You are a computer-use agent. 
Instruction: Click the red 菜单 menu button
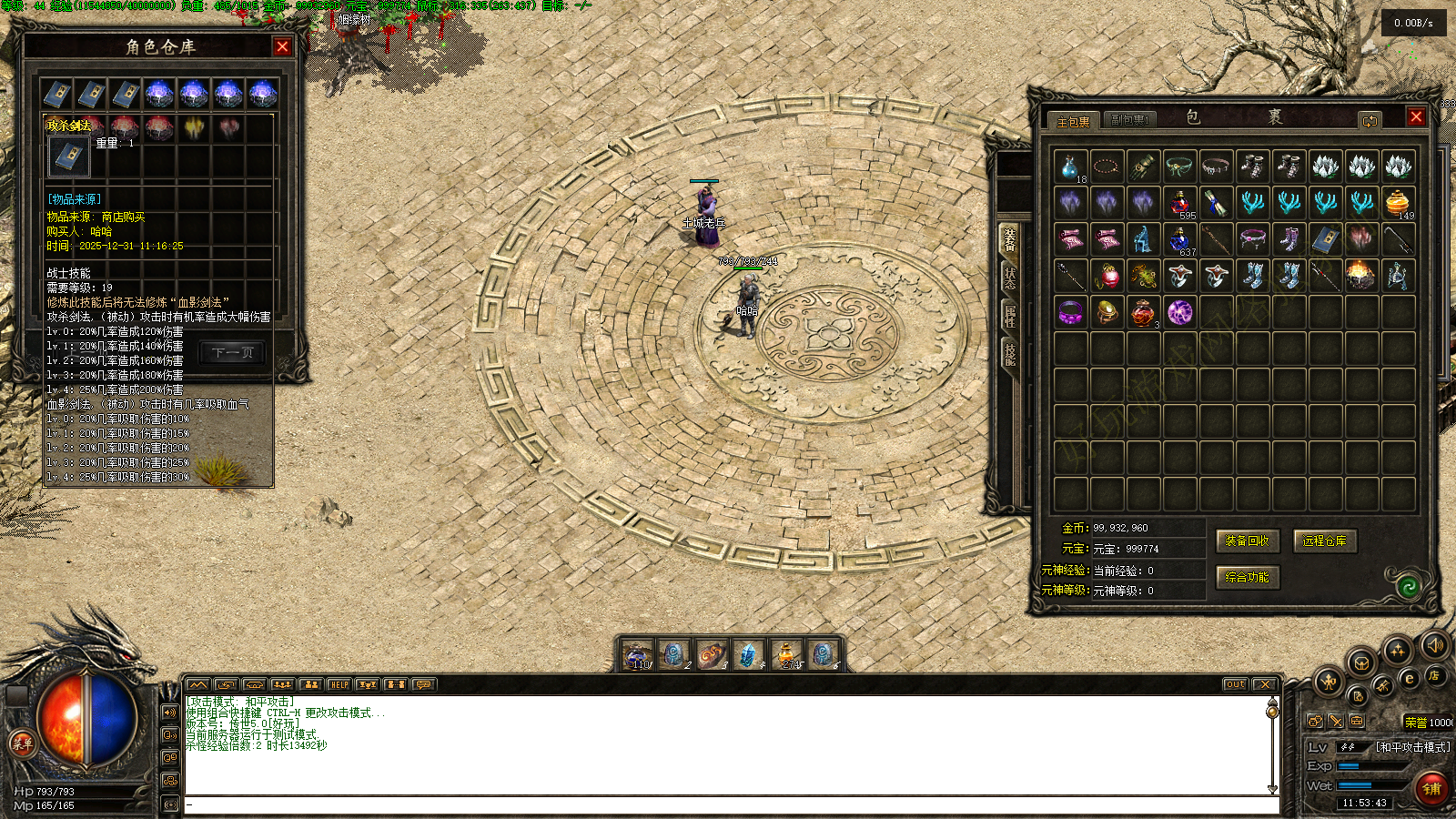(22, 743)
